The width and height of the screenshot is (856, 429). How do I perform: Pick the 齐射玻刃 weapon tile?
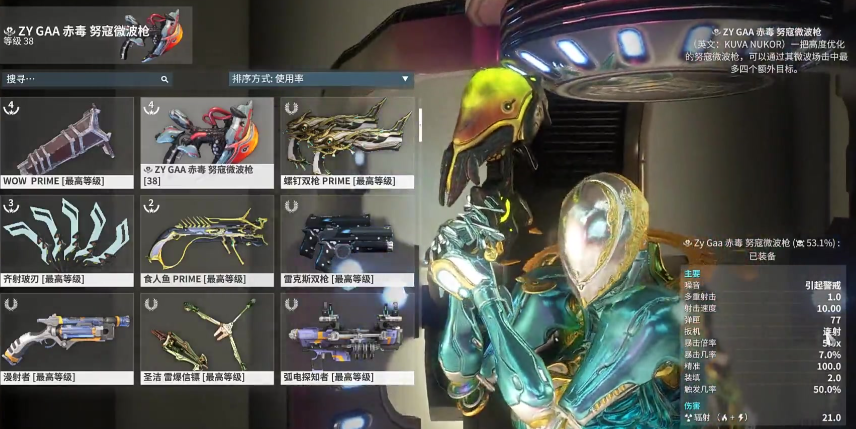click(x=67, y=240)
